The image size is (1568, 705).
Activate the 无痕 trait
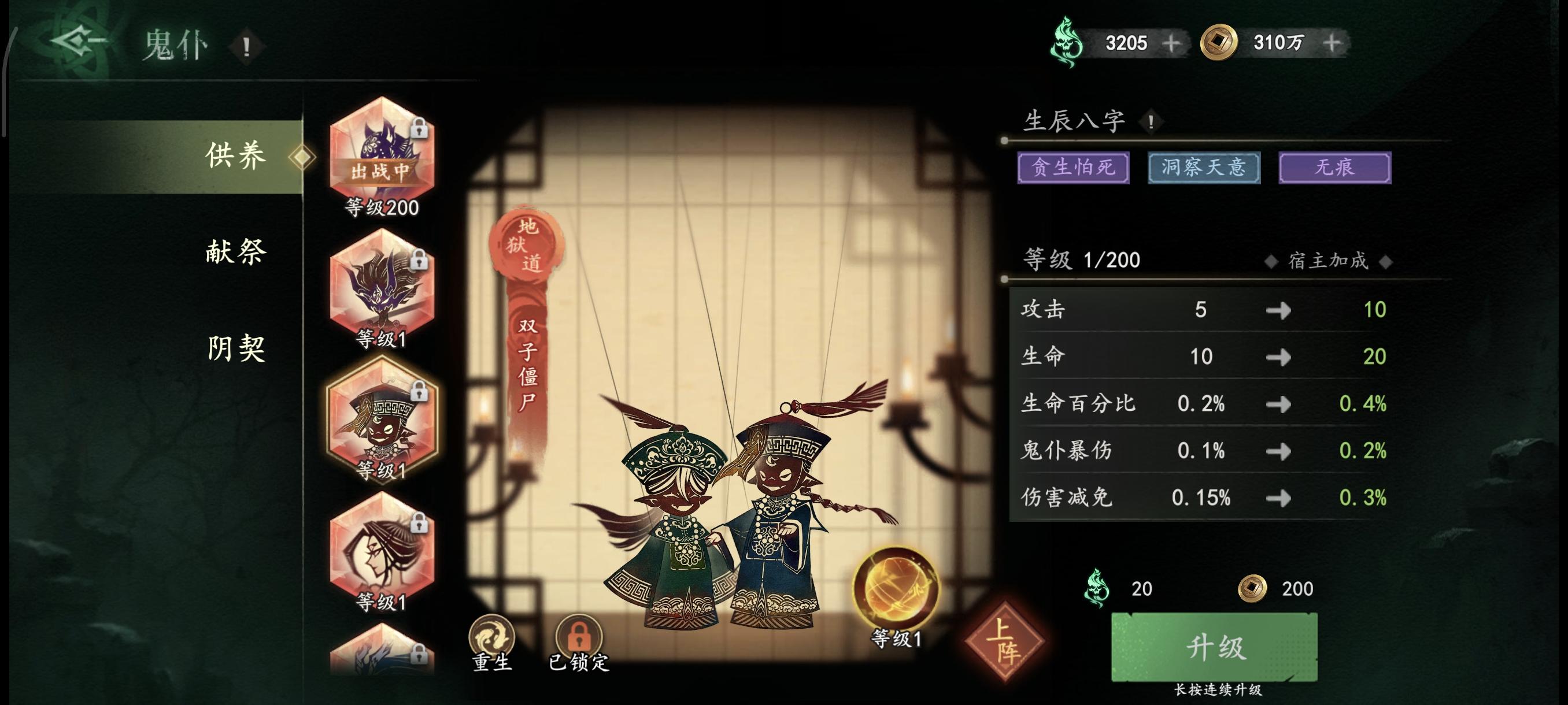(x=1334, y=168)
